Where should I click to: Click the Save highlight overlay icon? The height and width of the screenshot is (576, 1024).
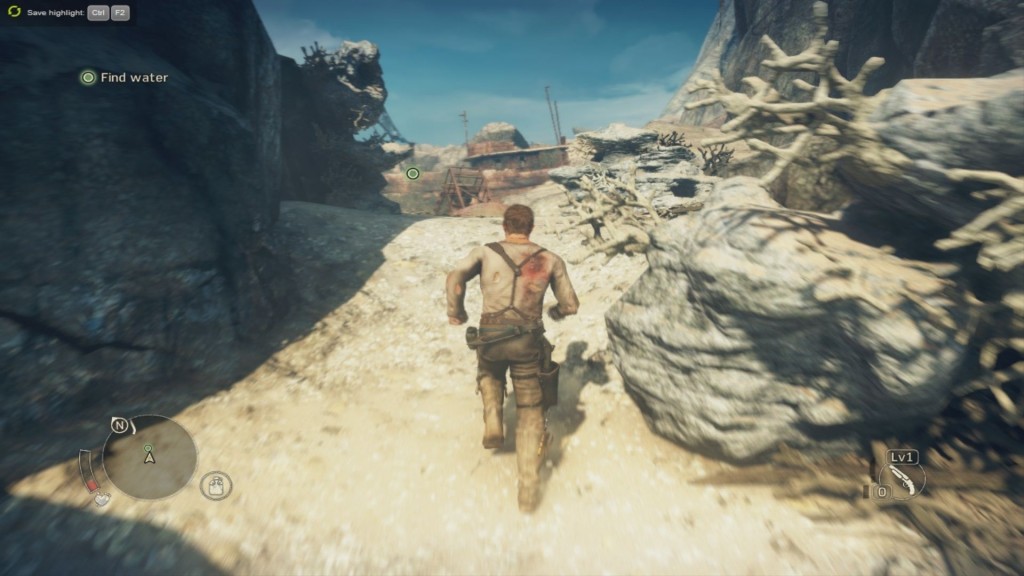[x=14, y=12]
